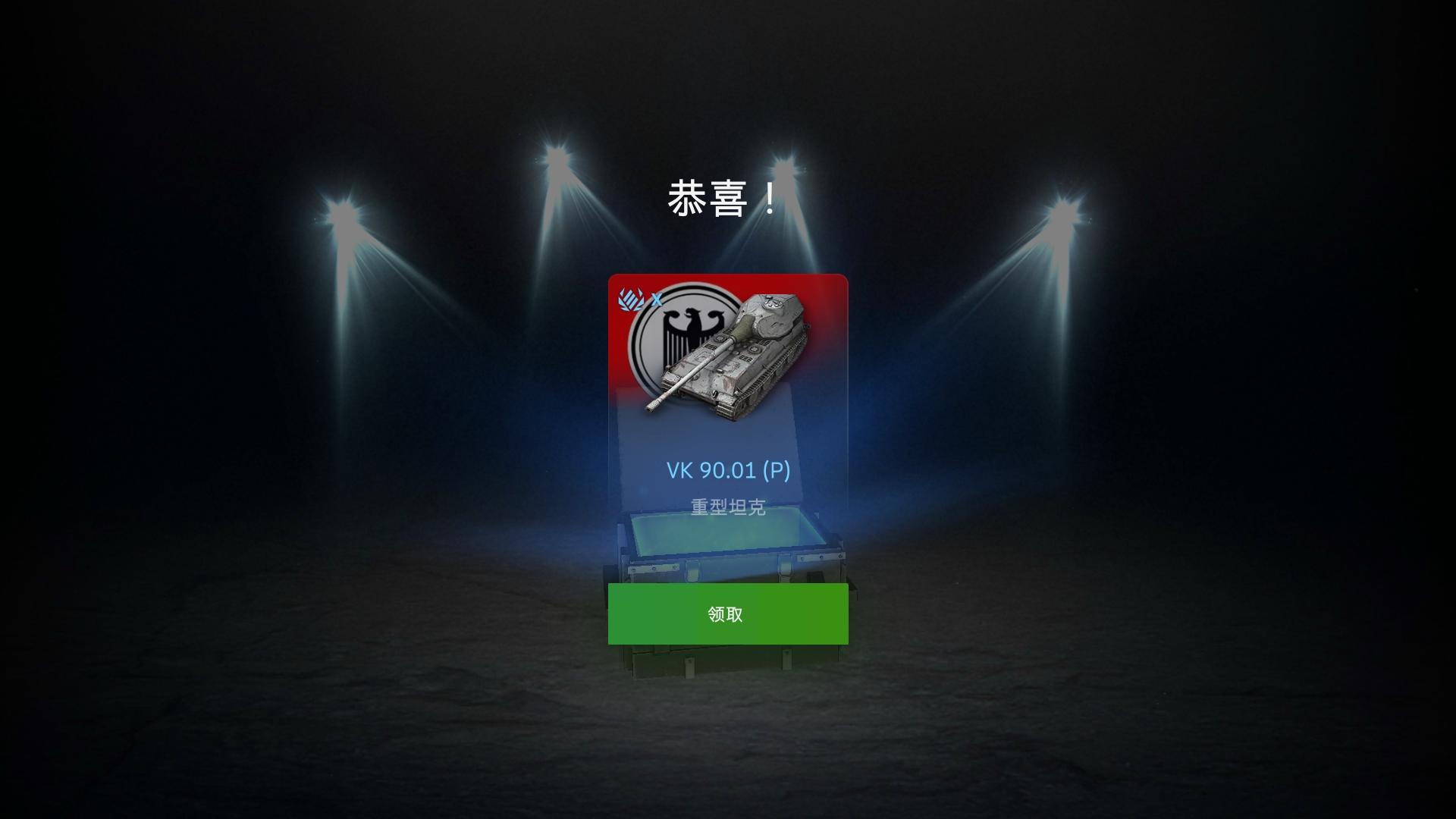Click the metal latch on the crate front
The width and height of the screenshot is (1456, 819).
pyautogui.click(x=693, y=571)
